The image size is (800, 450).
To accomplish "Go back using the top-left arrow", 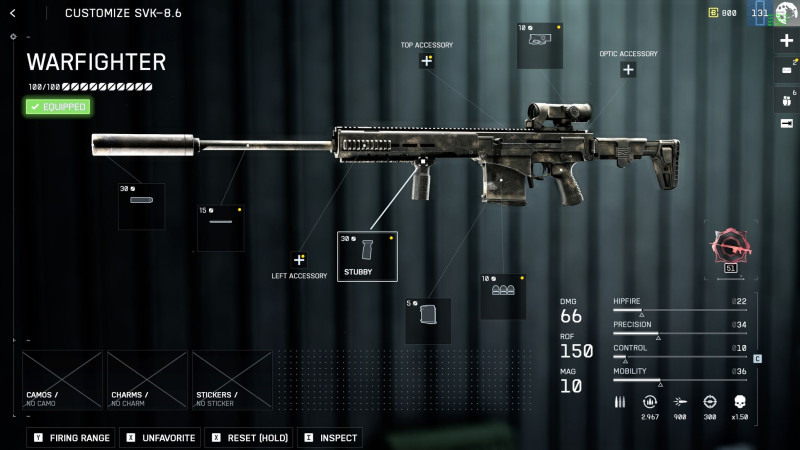I will (x=13, y=13).
